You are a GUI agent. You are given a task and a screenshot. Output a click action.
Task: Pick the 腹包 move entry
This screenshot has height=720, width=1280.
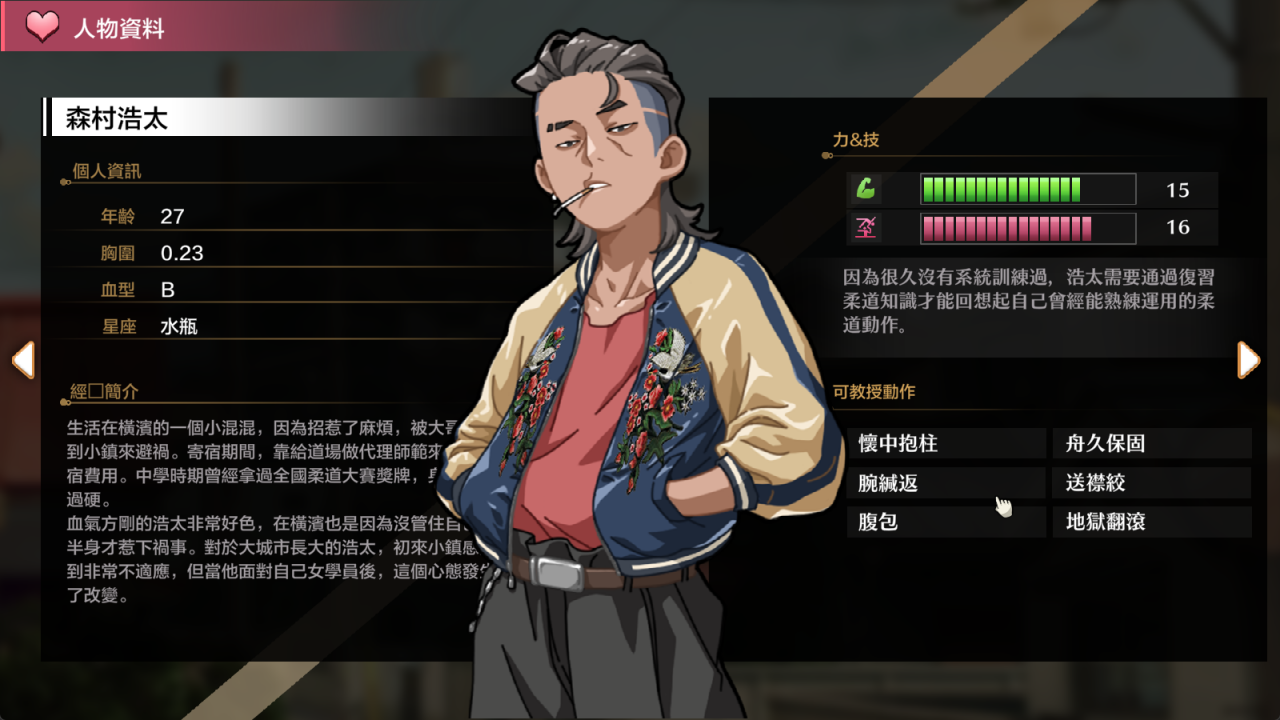point(945,522)
